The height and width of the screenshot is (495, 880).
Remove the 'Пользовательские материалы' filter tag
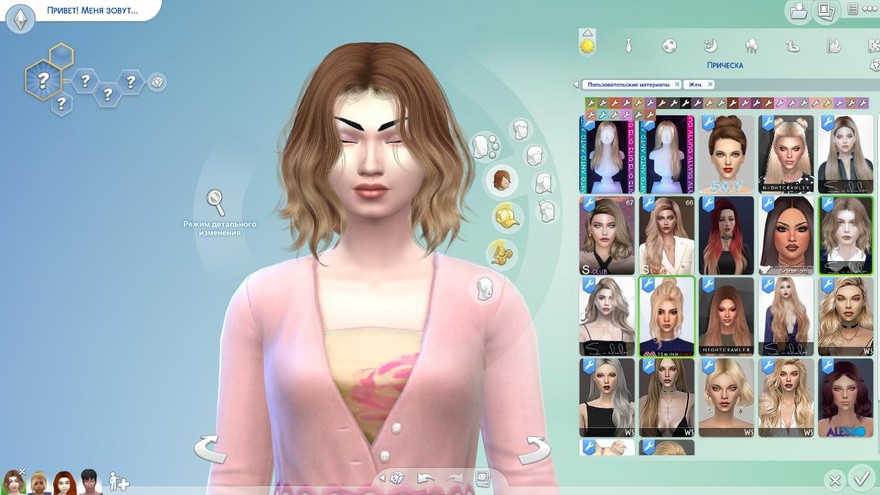coord(677,85)
